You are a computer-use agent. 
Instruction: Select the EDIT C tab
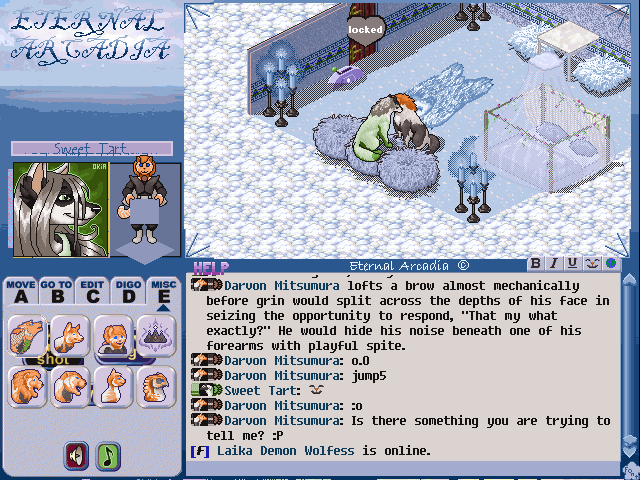click(92, 290)
